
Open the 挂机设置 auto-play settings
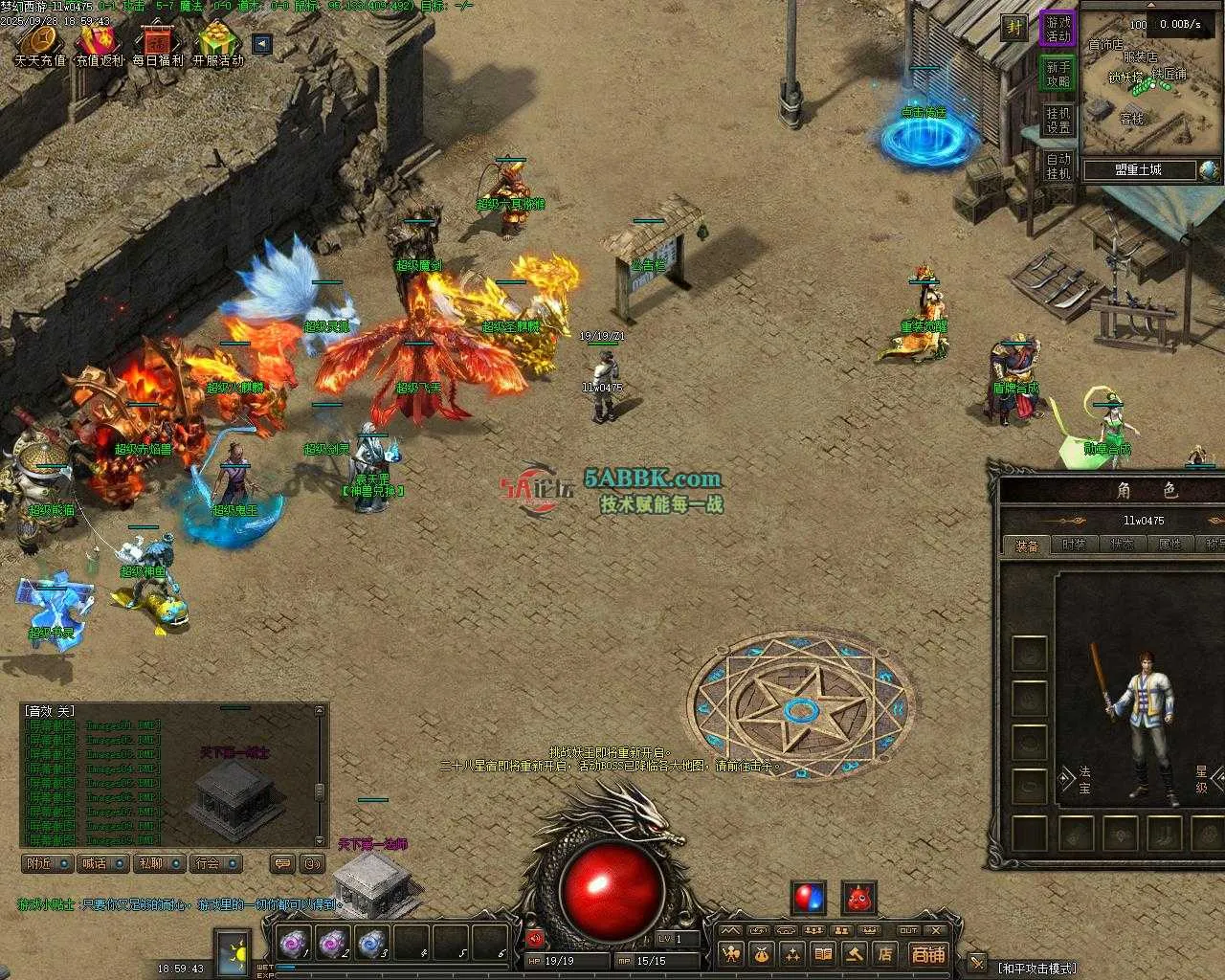[x=1058, y=121]
